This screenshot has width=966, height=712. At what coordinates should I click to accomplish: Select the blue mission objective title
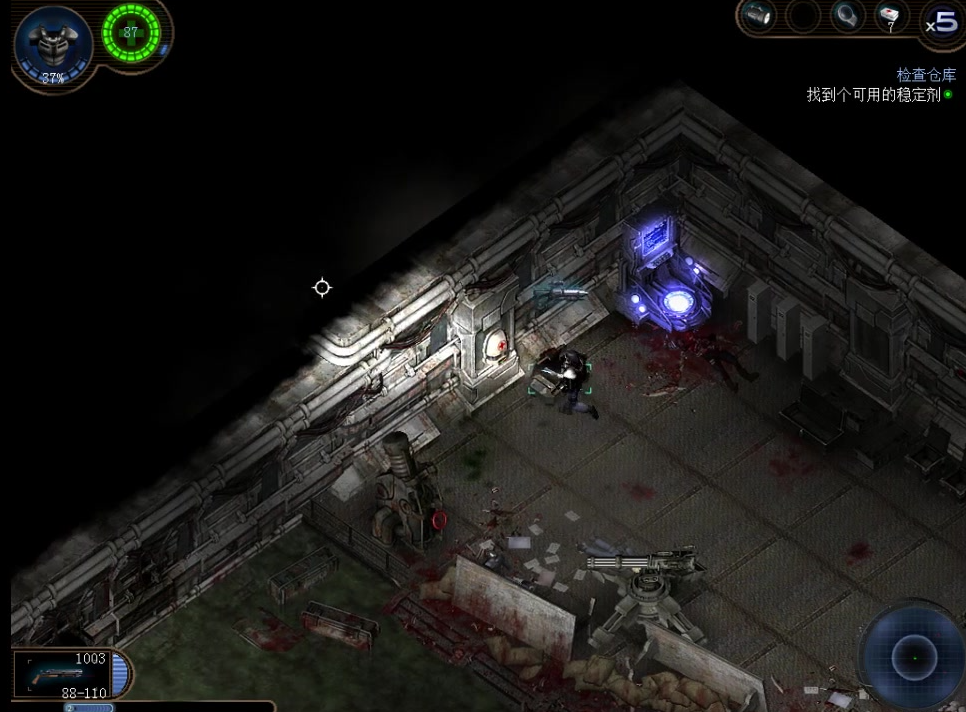tap(925, 75)
